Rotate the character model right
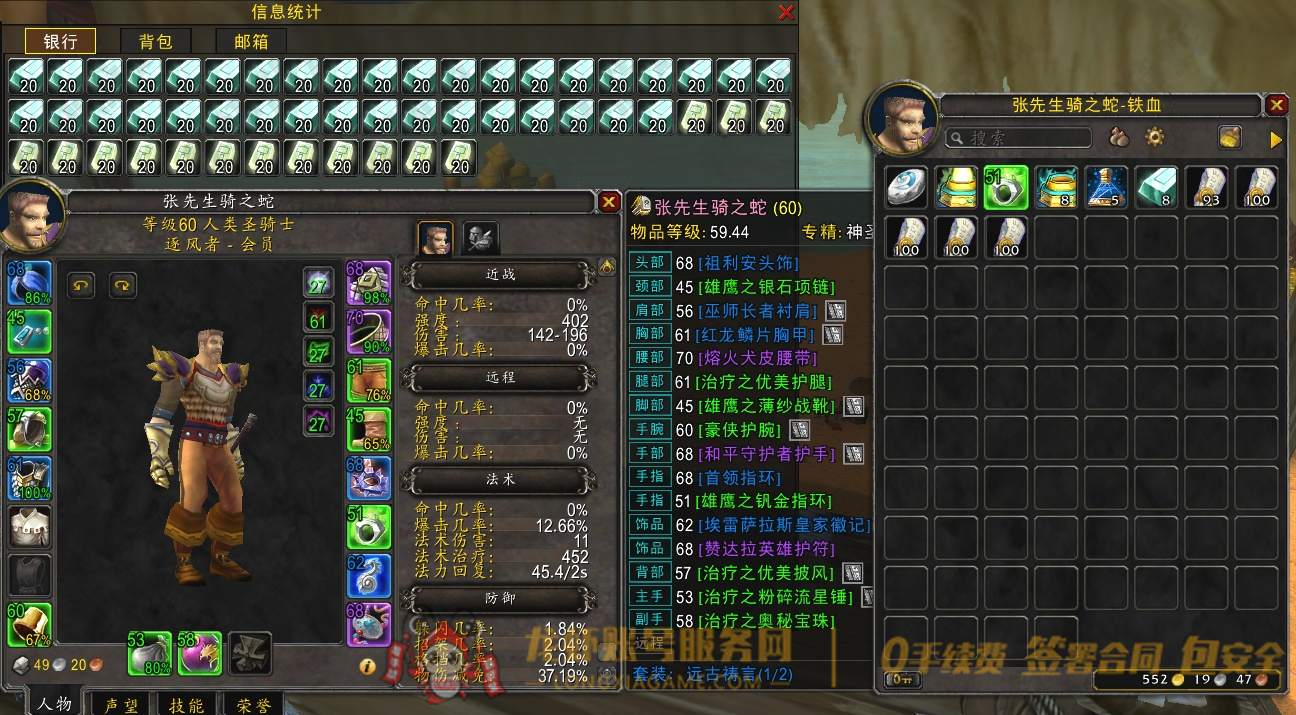The image size is (1296, 715). pyautogui.click(x=122, y=285)
